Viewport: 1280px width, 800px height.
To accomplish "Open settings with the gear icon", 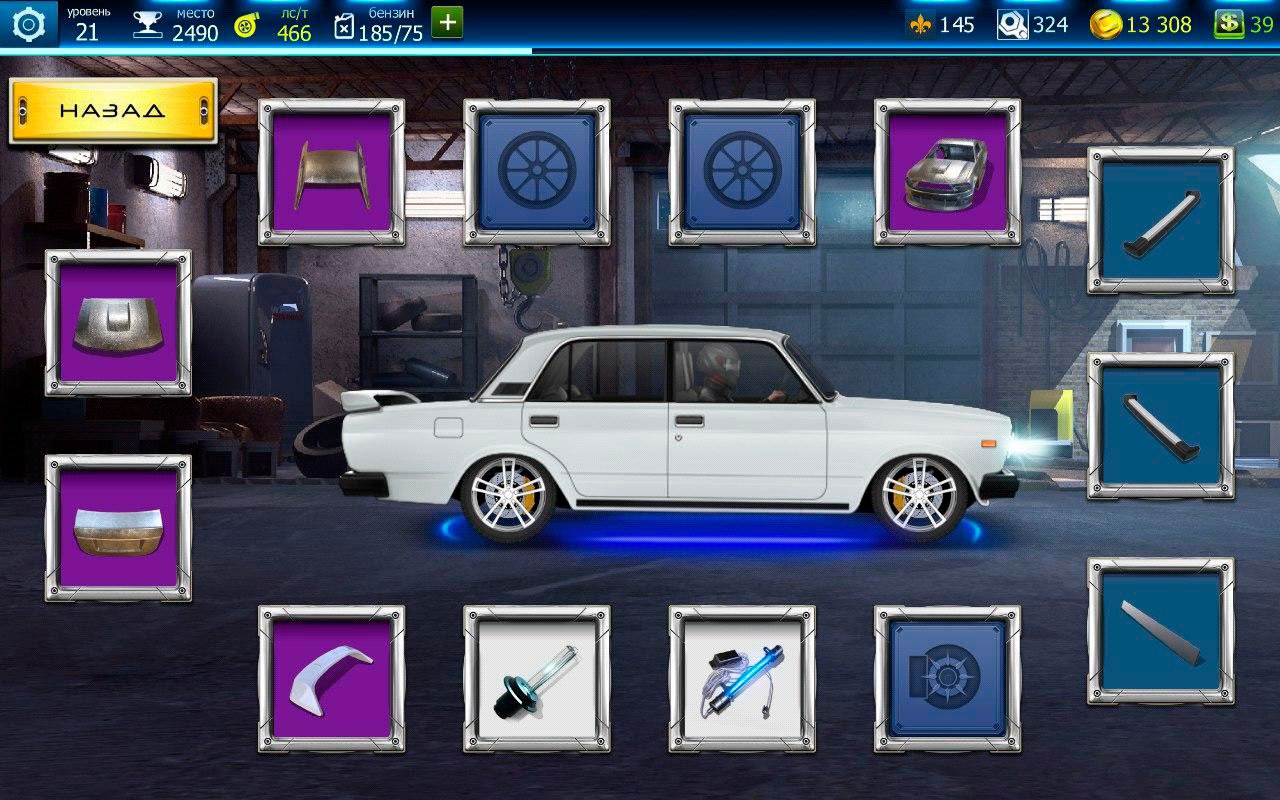I will point(29,24).
